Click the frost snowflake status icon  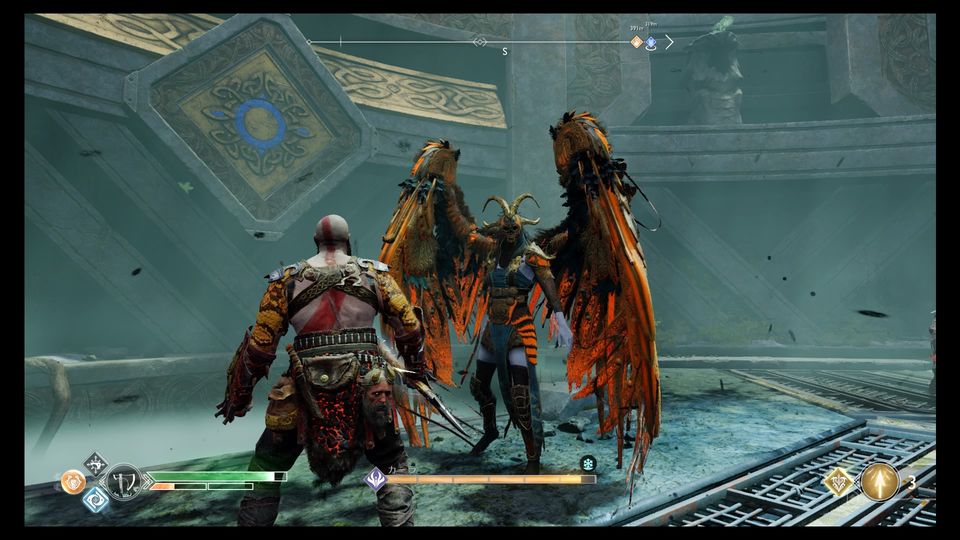coord(588,463)
